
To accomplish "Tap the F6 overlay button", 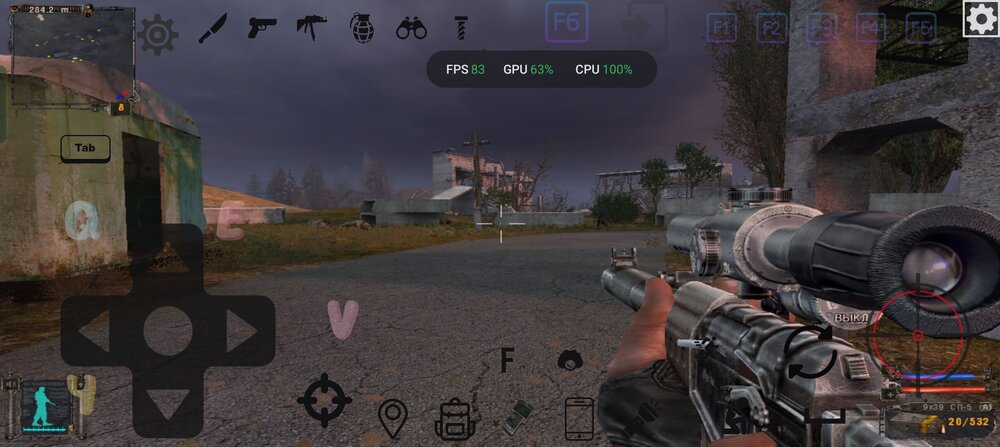I will click(x=566, y=22).
